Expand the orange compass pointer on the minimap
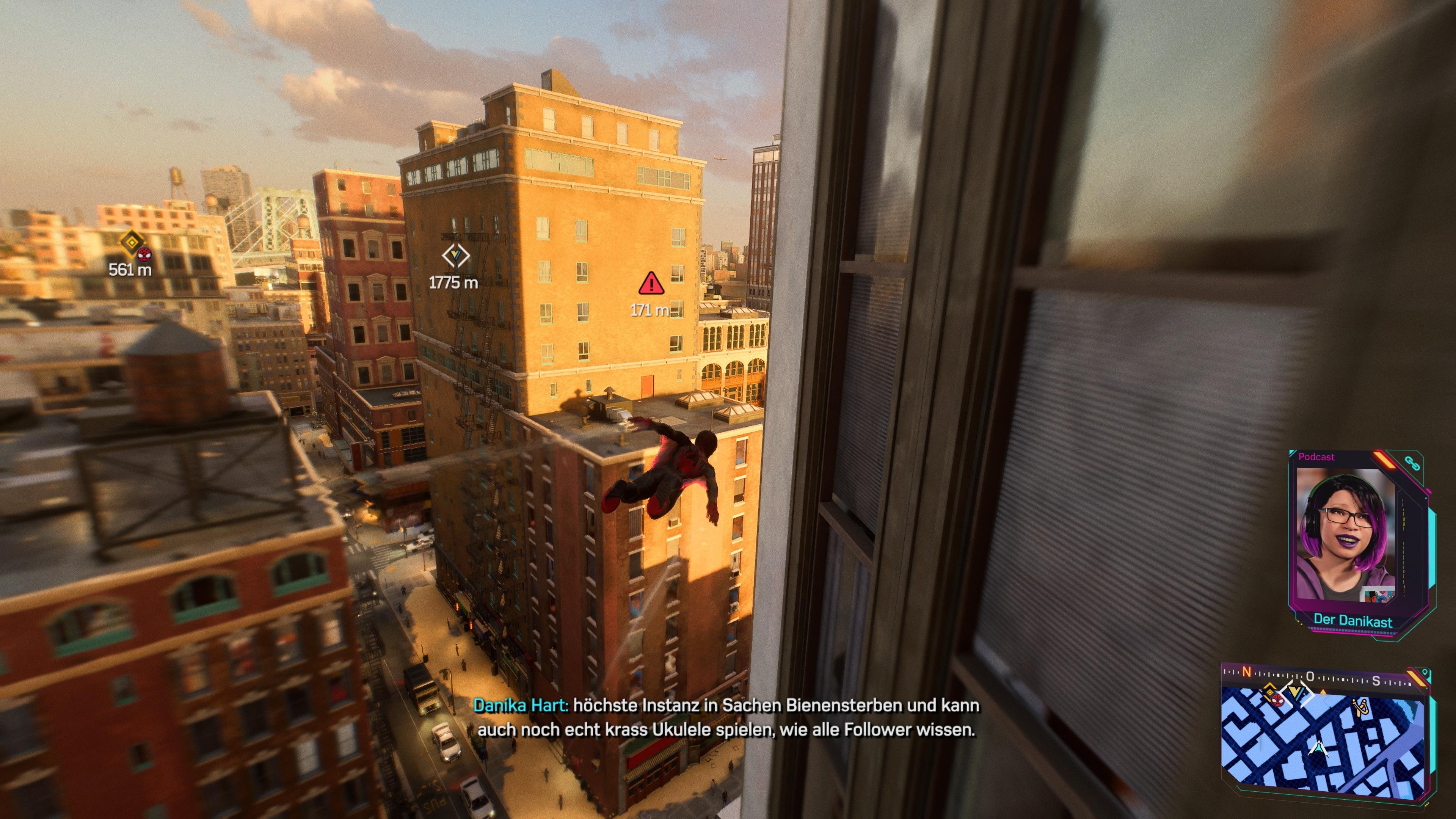This screenshot has width=1456, height=819. (x=1323, y=692)
